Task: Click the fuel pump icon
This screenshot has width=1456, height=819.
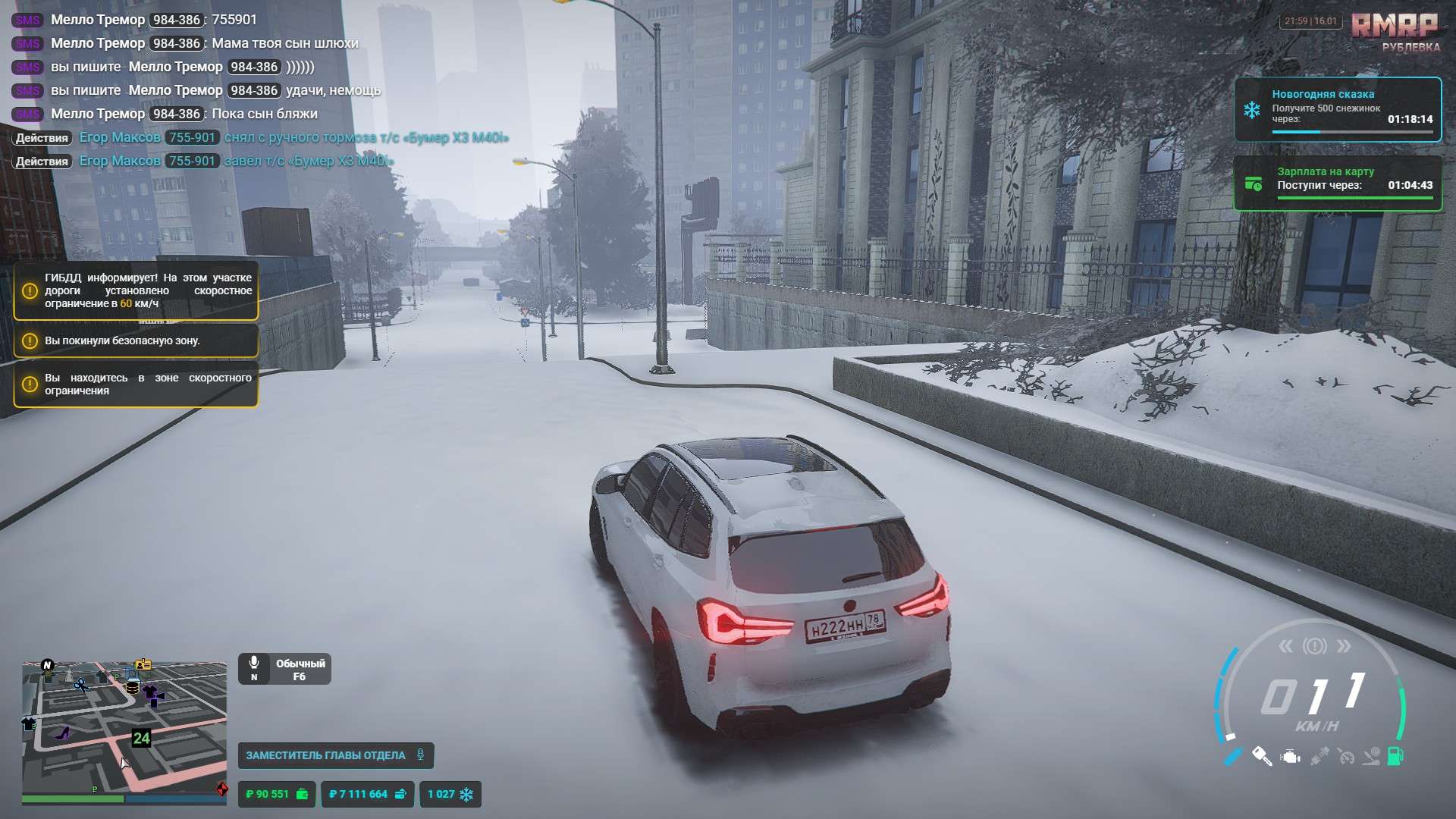Action: coord(1395,756)
